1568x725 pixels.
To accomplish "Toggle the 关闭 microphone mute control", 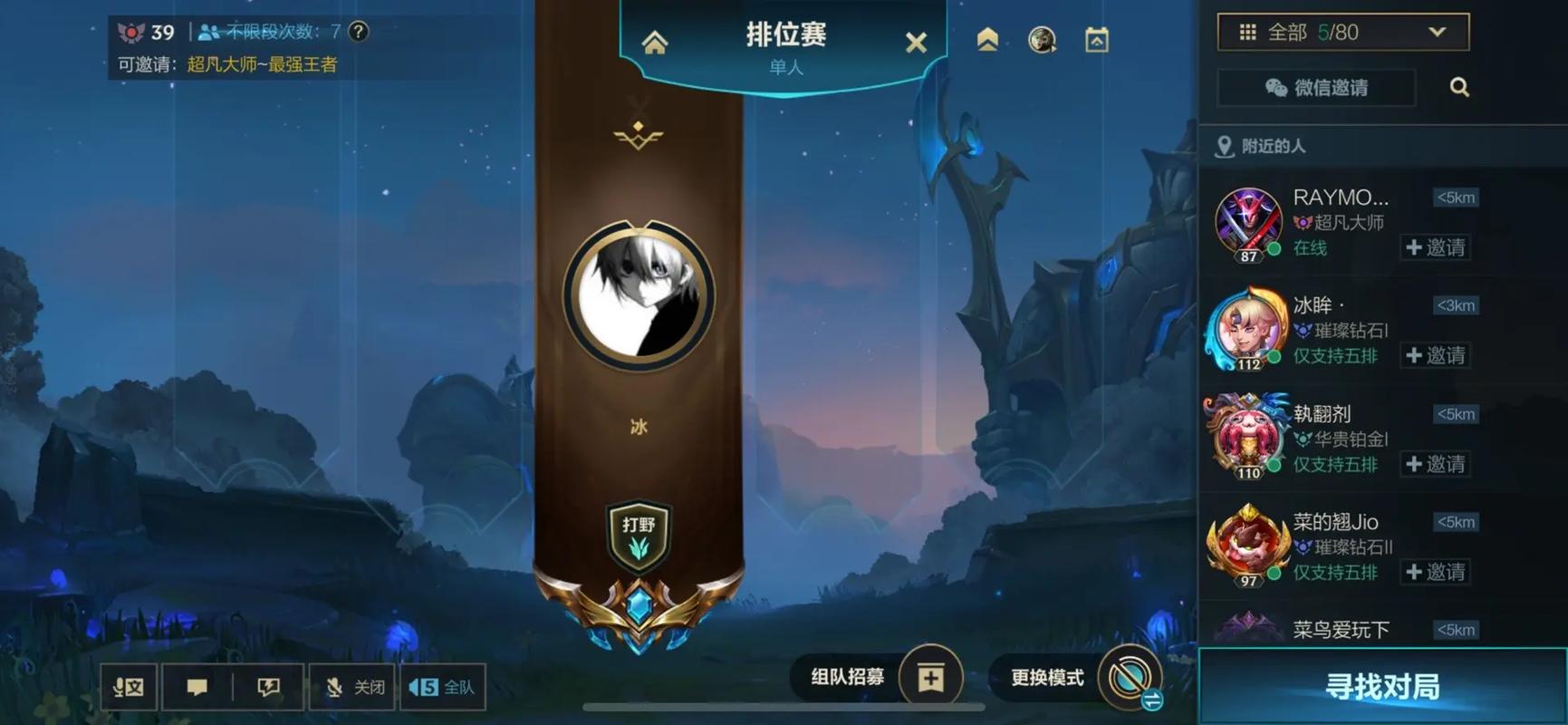I will [x=351, y=686].
